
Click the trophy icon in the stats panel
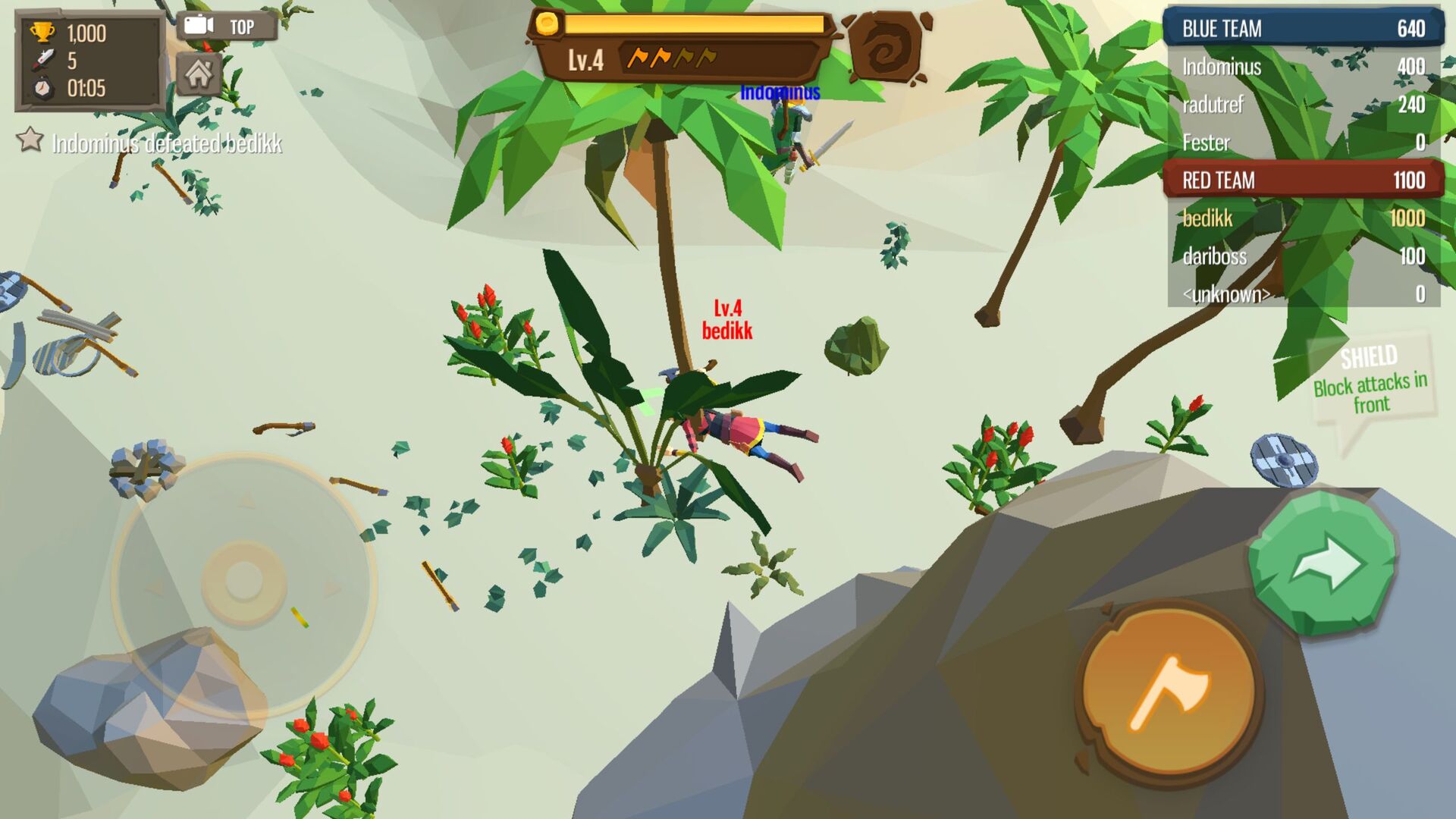click(x=43, y=32)
